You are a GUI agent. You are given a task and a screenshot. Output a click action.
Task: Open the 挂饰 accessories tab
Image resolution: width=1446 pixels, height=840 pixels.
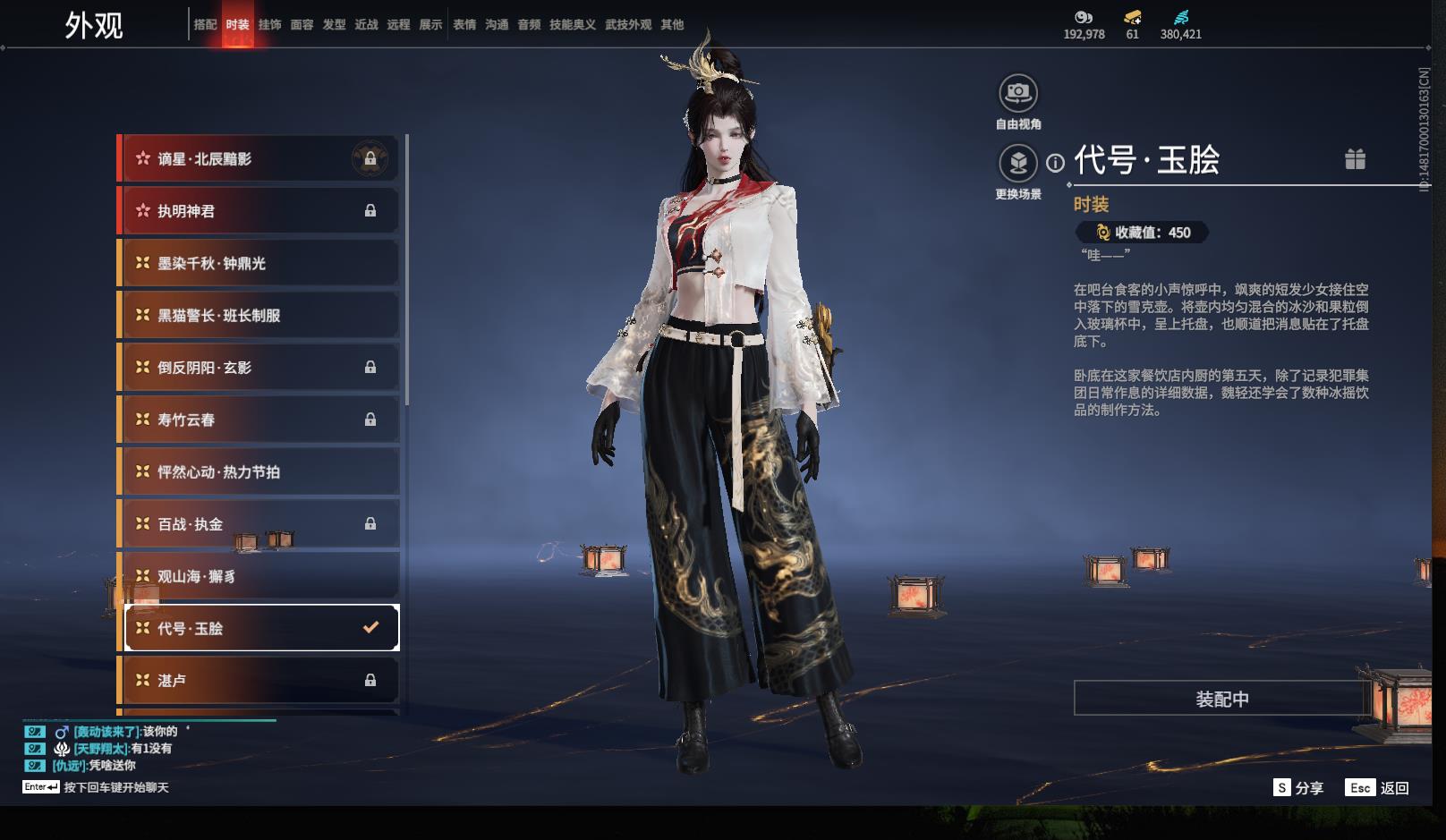click(269, 25)
